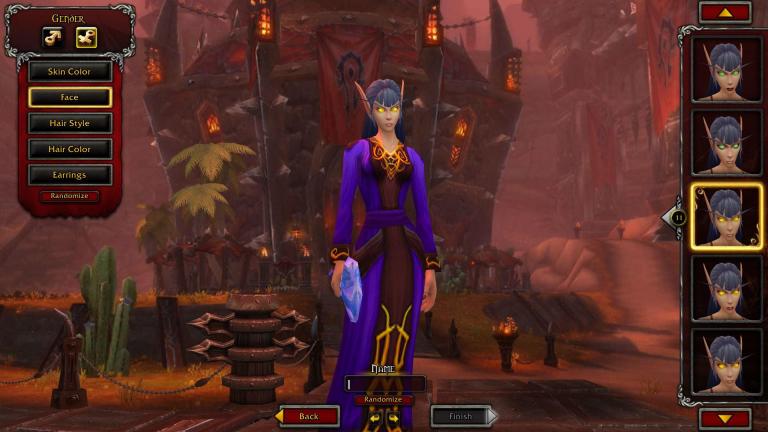Screen dimensions: 768x432
Task: Open the Hair Style options
Action: coord(70,124)
